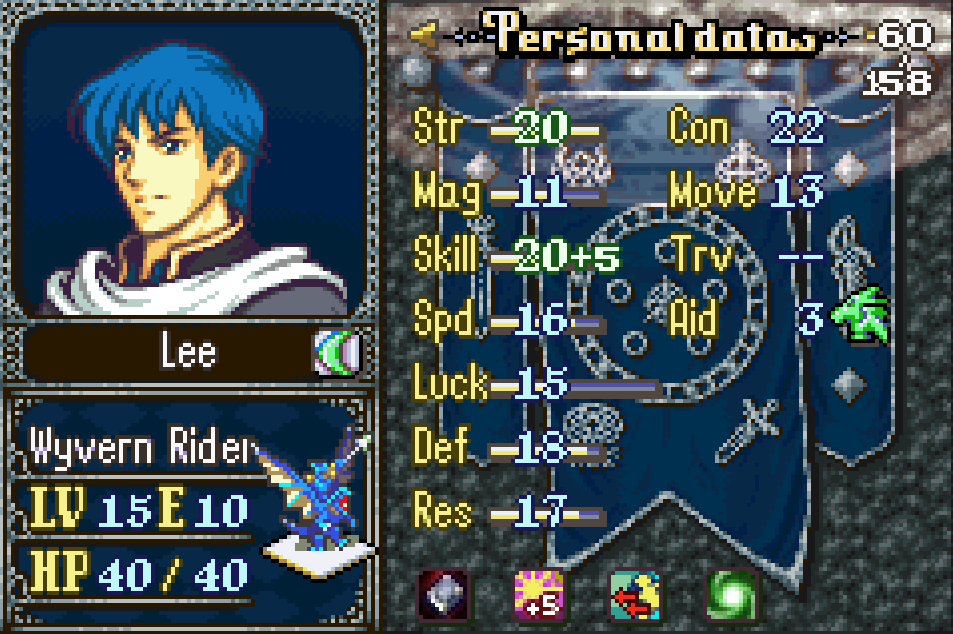Select the pink +5 skill icon
This screenshot has width=953, height=634.
pos(538,596)
